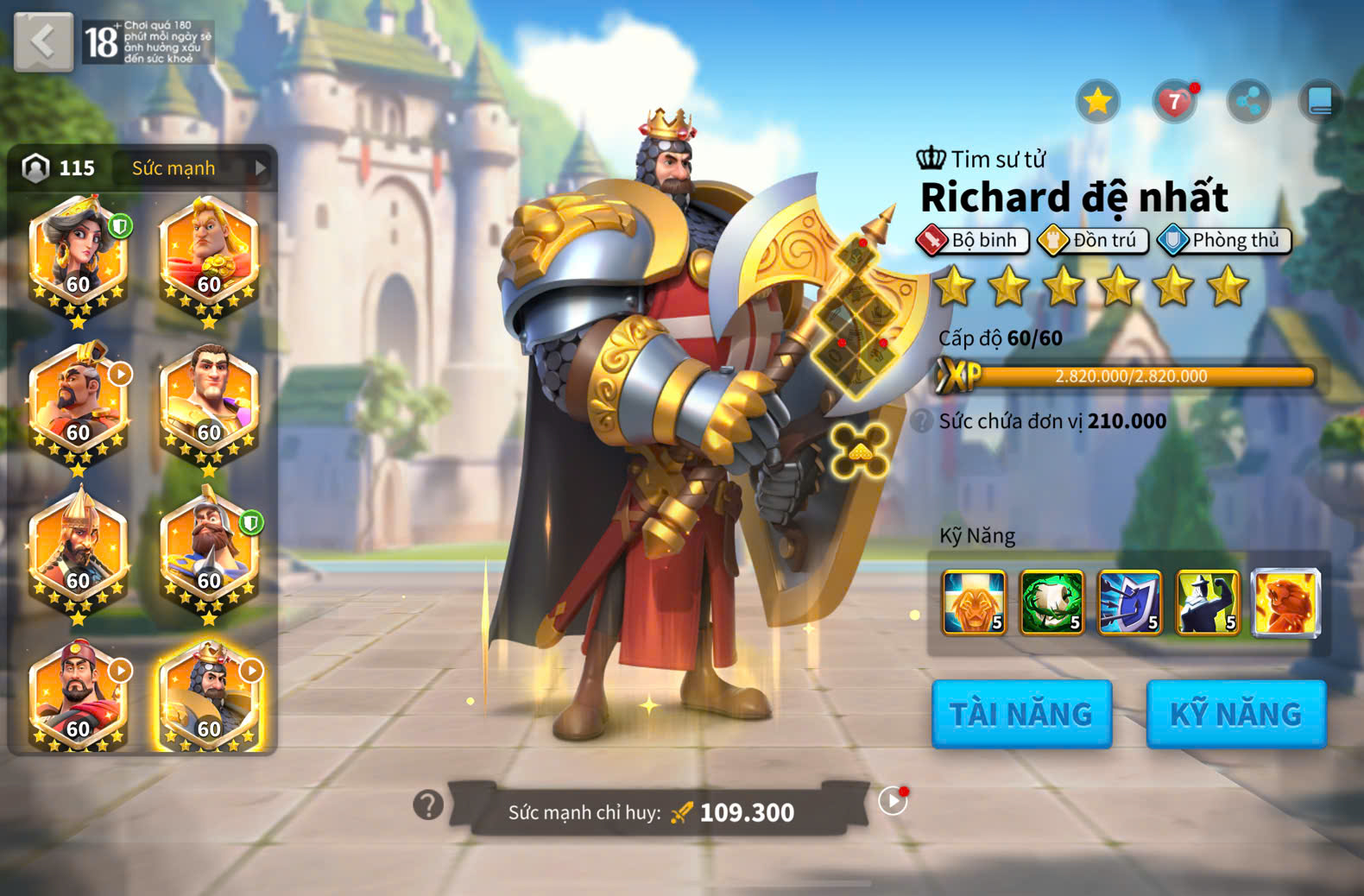Click the gold star favorite icon
1364x896 pixels.
click(x=1097, y=102)
